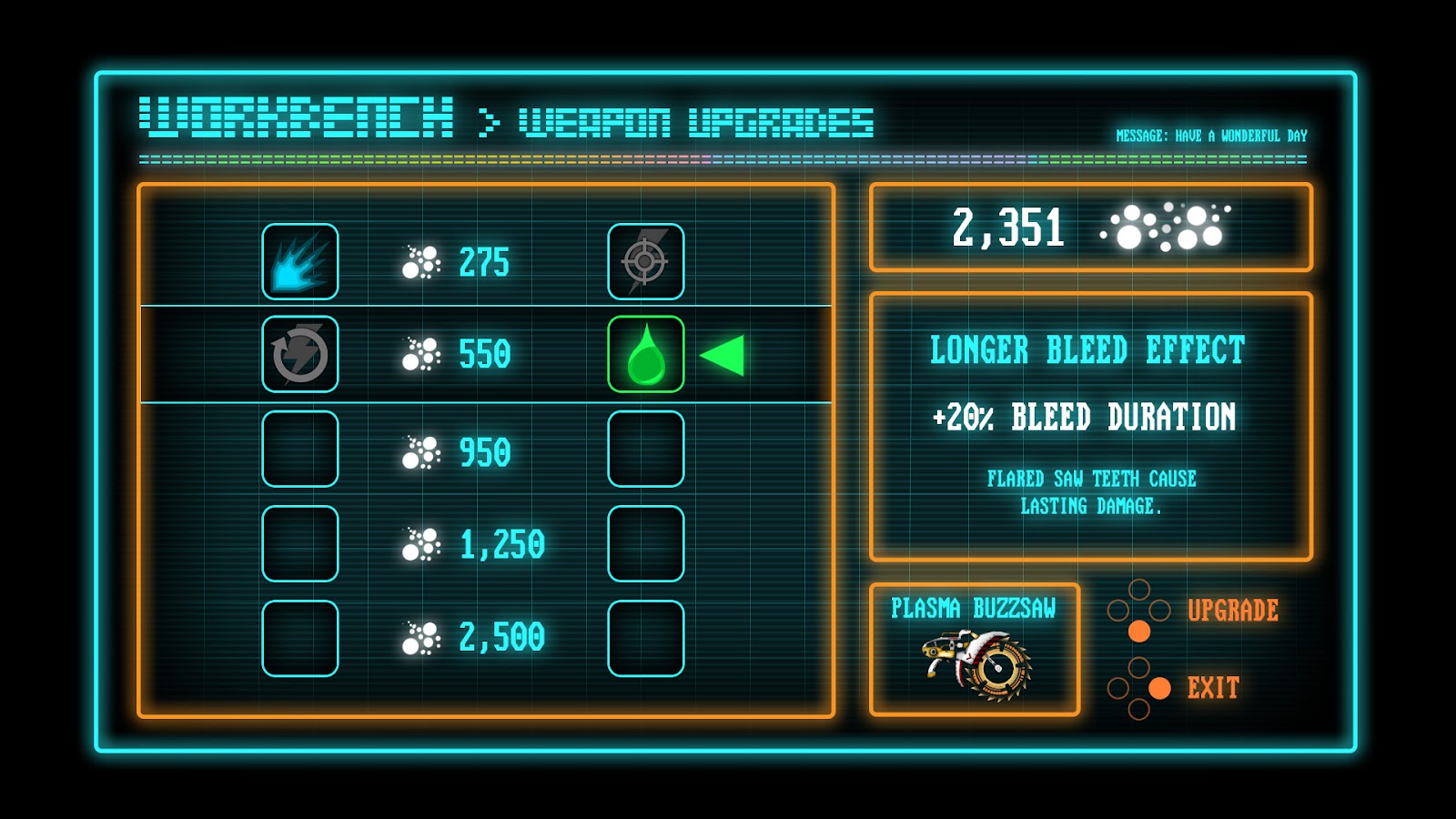Exit the workbench menu

pyautogui.click(x=1212, y=688)
